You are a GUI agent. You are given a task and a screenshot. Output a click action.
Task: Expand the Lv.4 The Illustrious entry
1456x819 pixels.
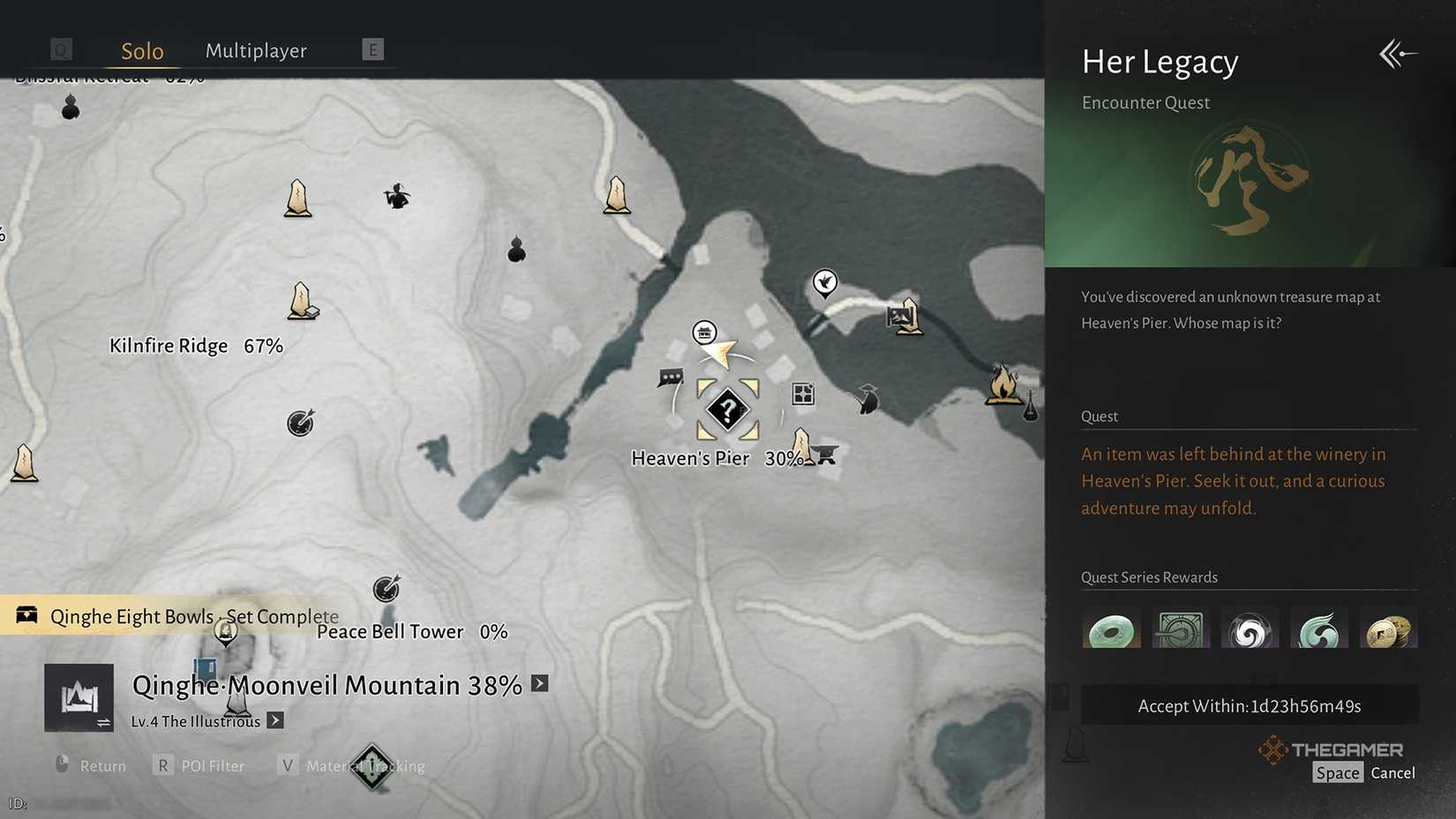[274, 720]
